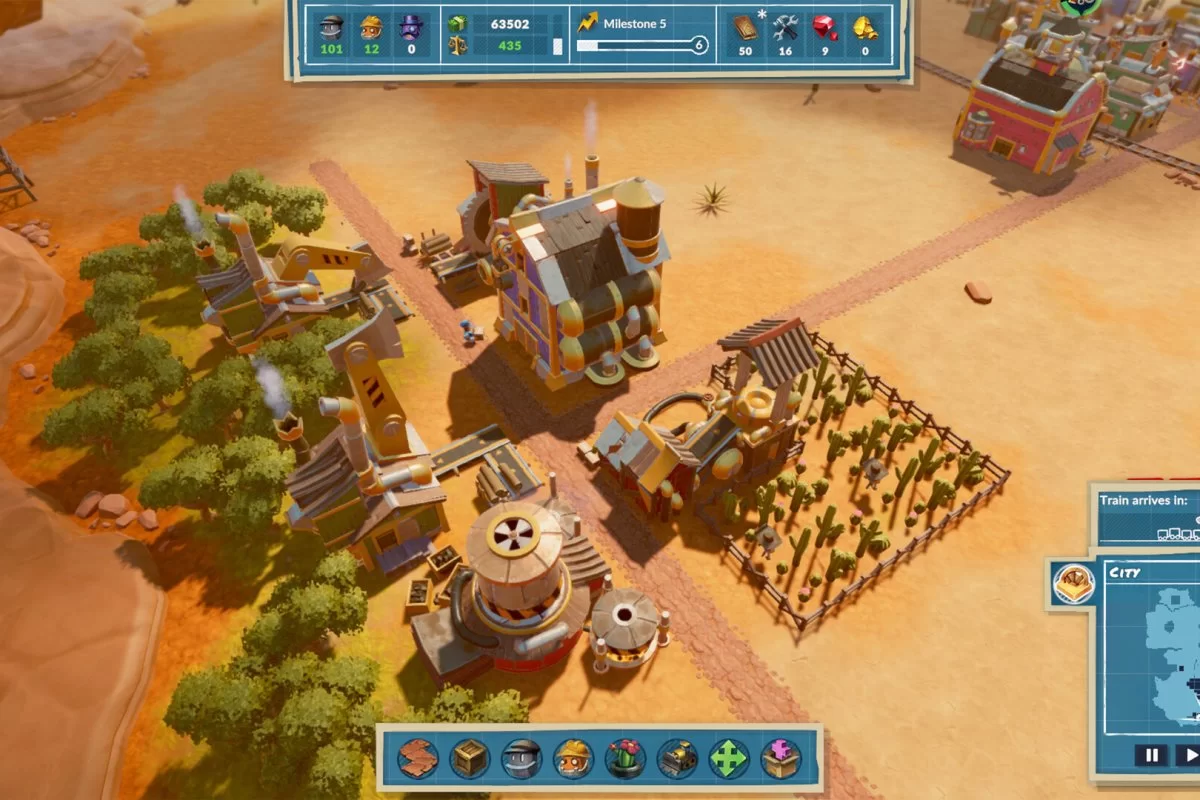This screenshot has height=800, width=1200.
Task: Open the wooden planks resource icon
Action: 745,27
